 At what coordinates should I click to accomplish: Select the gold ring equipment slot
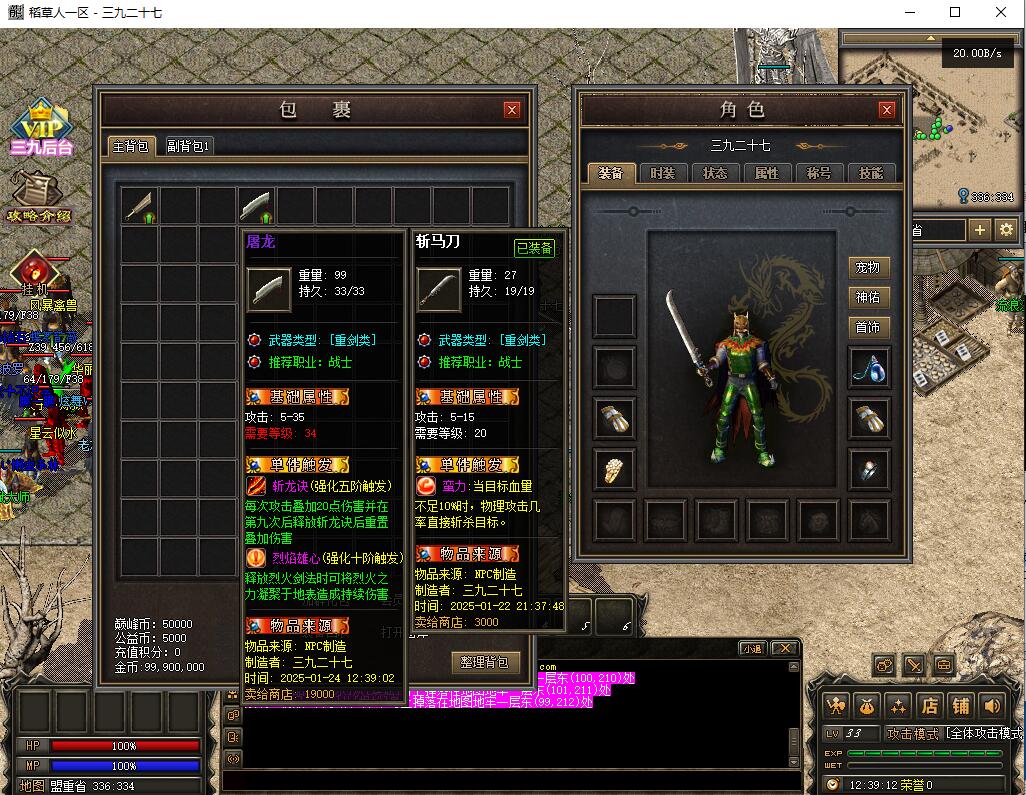[x=614, y=468]
